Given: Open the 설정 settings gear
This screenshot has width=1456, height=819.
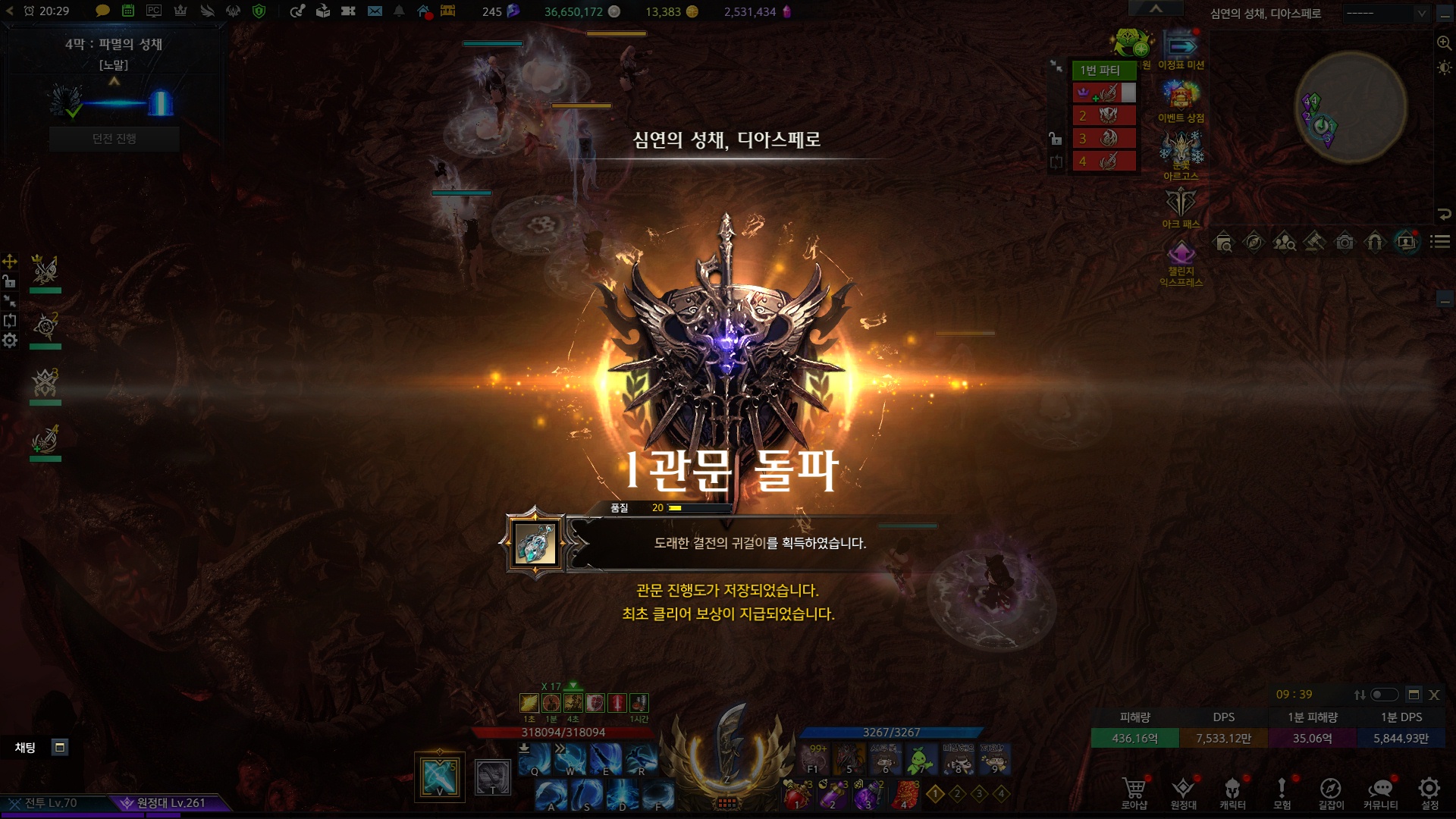Looking at the screenshot, I should coord(1429,792).
